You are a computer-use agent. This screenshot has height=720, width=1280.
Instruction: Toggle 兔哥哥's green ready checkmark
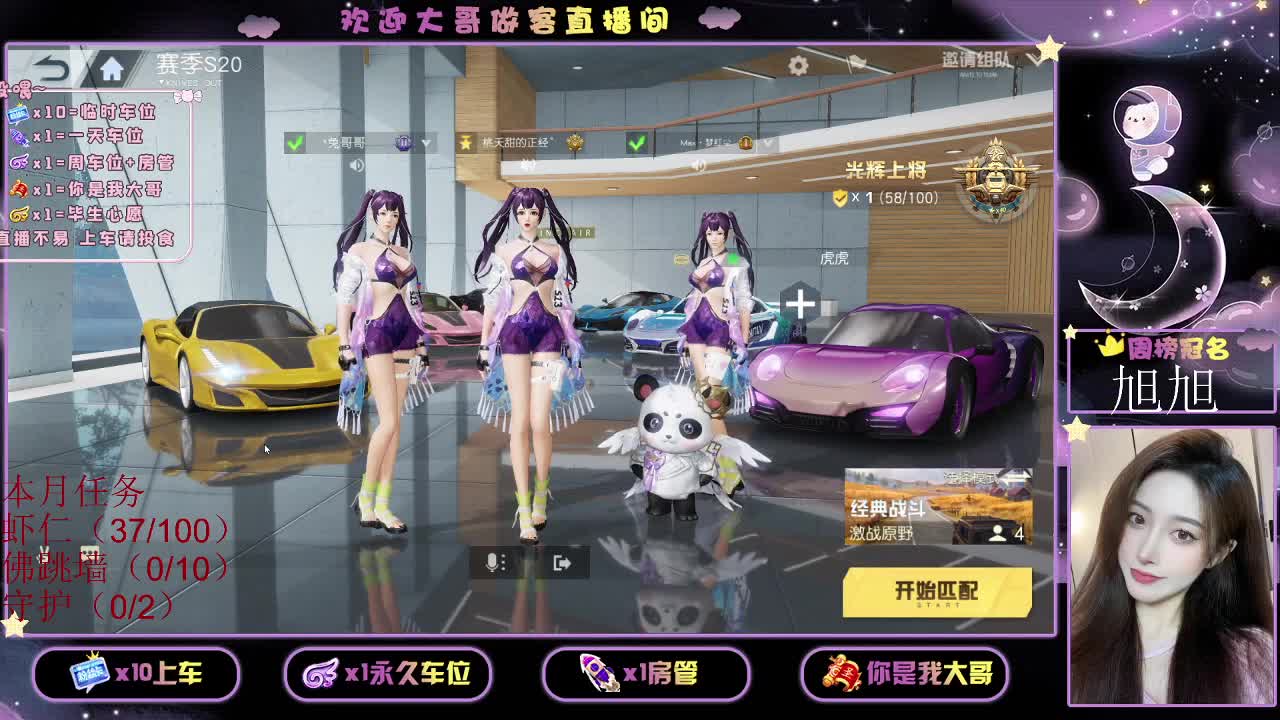click(293, 144)
